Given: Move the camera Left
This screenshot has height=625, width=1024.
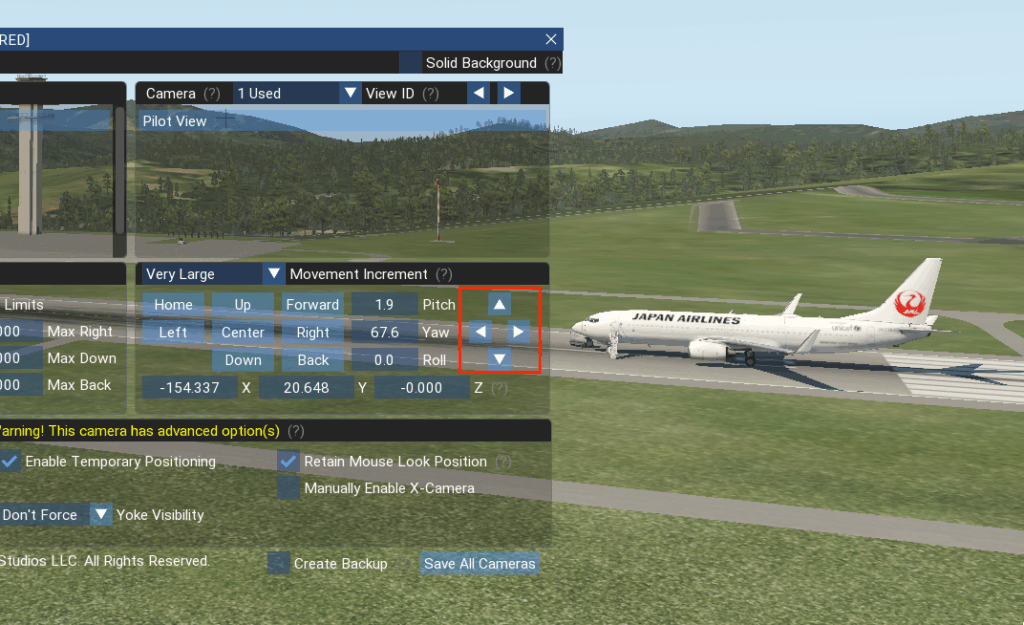Looking at the screenshot, I should coord(173,332).
